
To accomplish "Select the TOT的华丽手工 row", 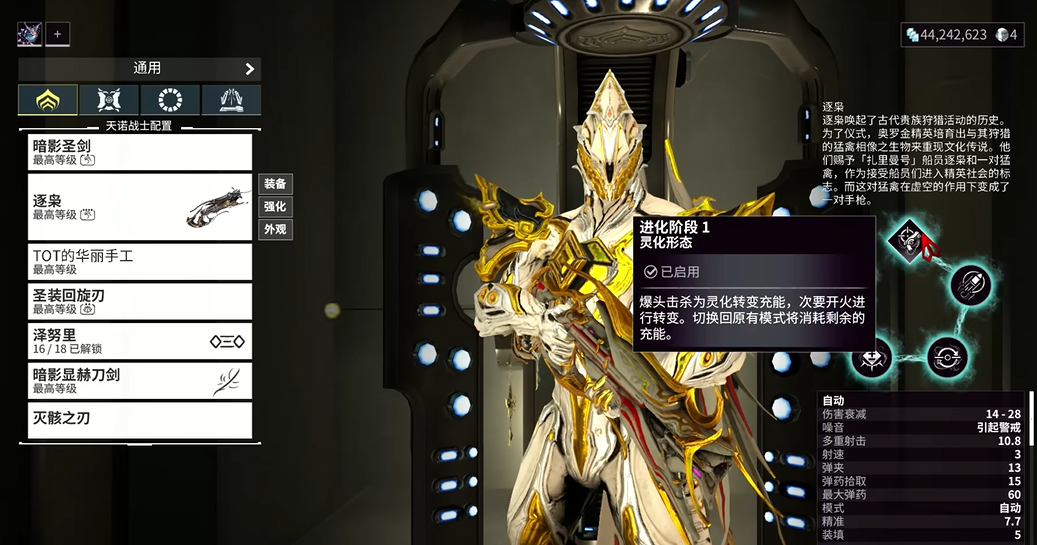I will pos(139,262).
